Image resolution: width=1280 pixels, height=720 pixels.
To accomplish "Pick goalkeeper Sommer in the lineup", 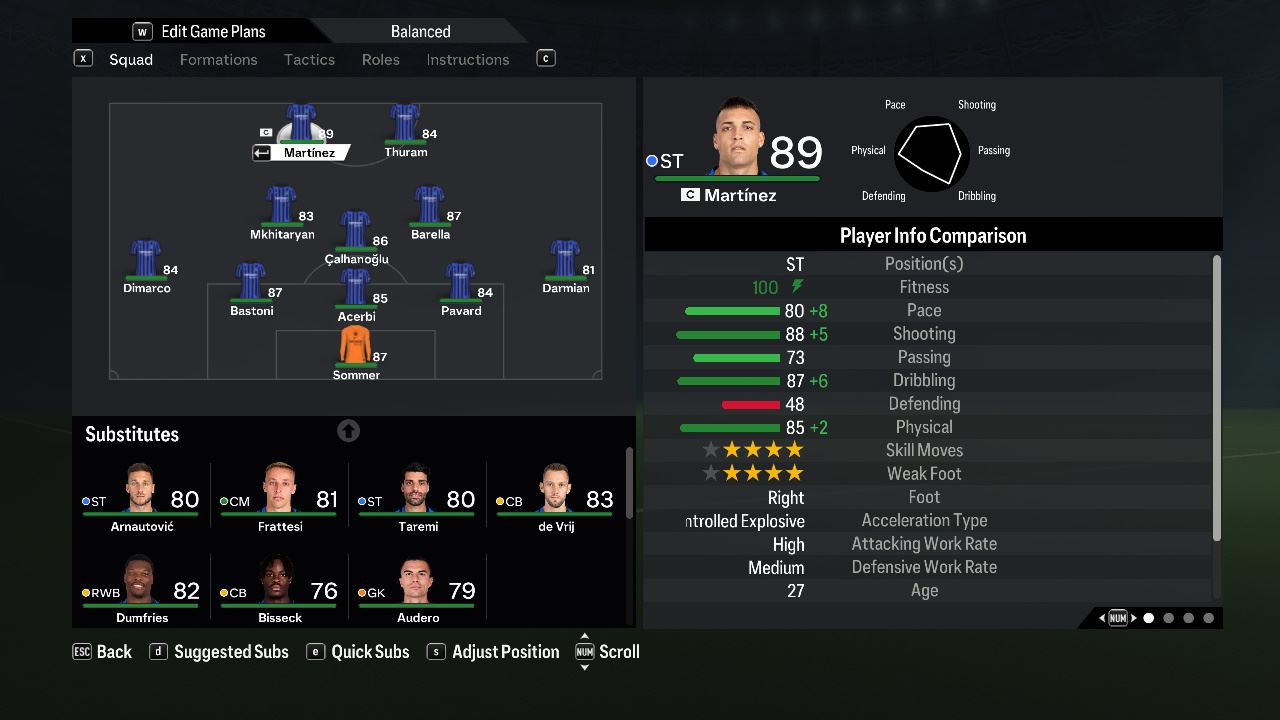I will click(356, 352).
